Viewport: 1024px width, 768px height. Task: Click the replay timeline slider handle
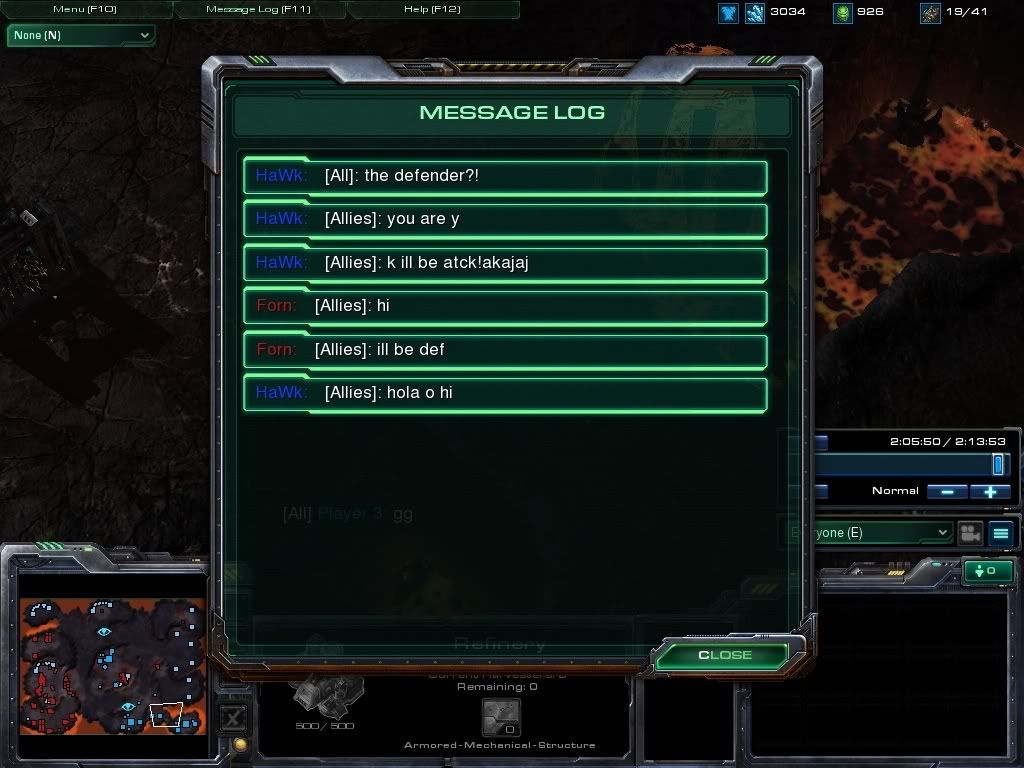click(997, 464)
